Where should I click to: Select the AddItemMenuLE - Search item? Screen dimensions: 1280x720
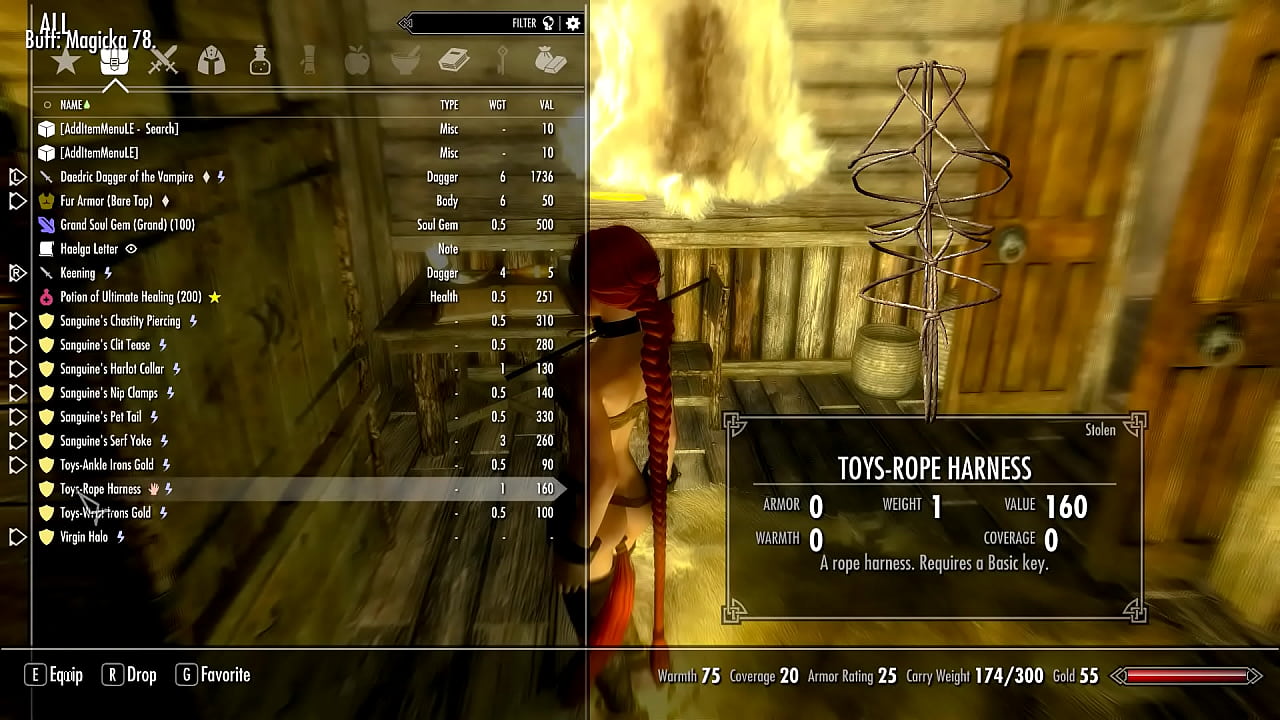tap(119, 129)
